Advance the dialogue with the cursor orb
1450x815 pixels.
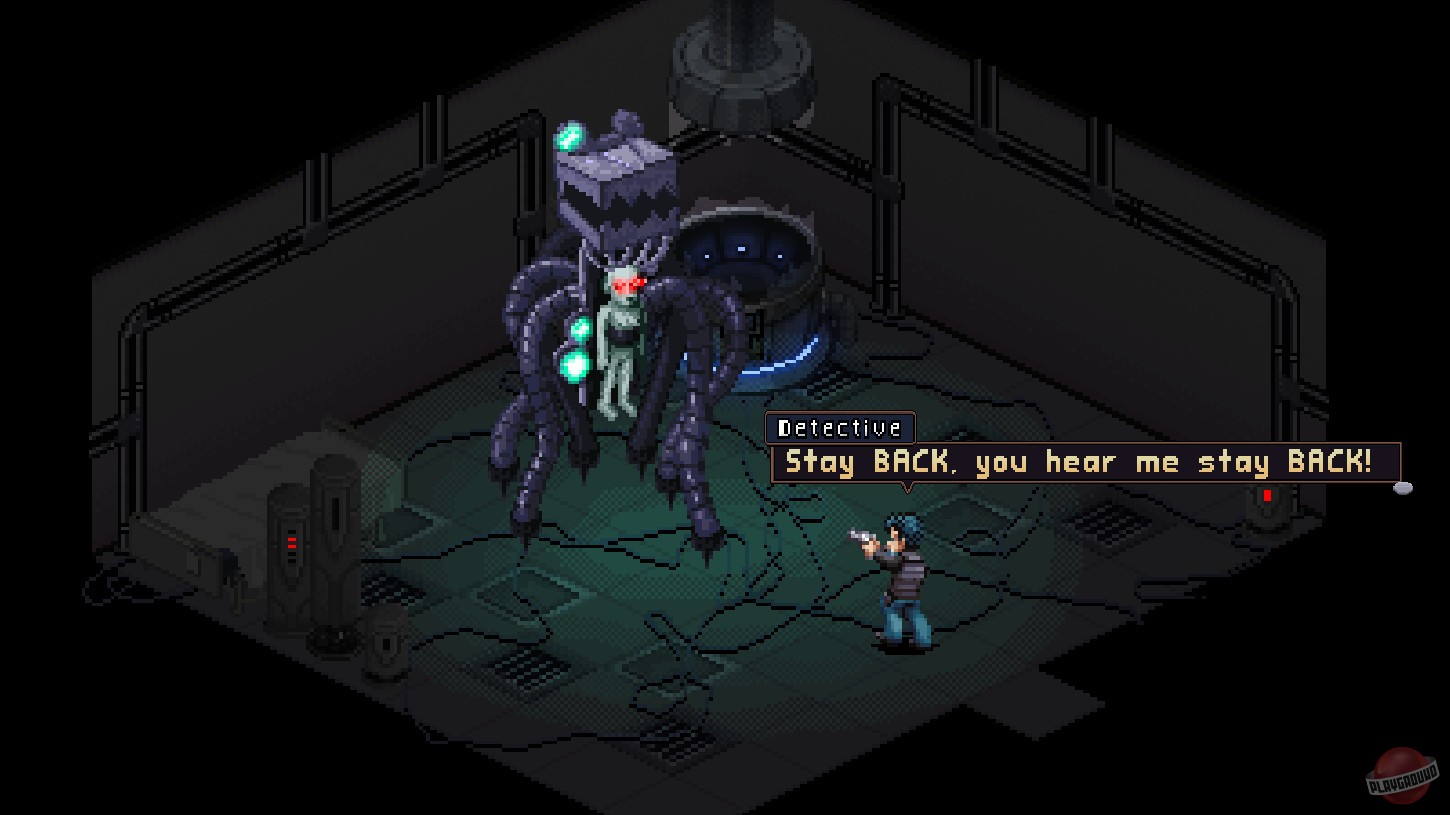[x=1404, y=488]
